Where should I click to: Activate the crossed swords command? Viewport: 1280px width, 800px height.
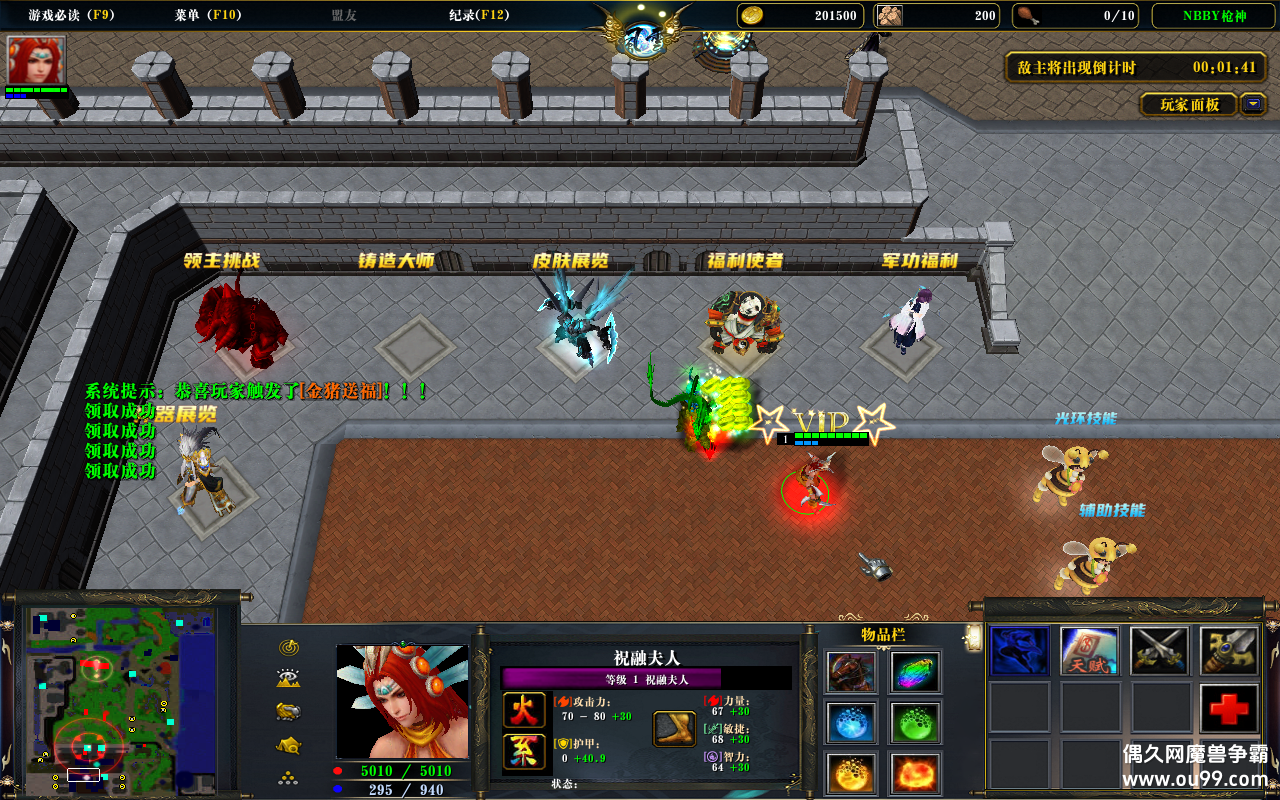(x=1159, y=651)
